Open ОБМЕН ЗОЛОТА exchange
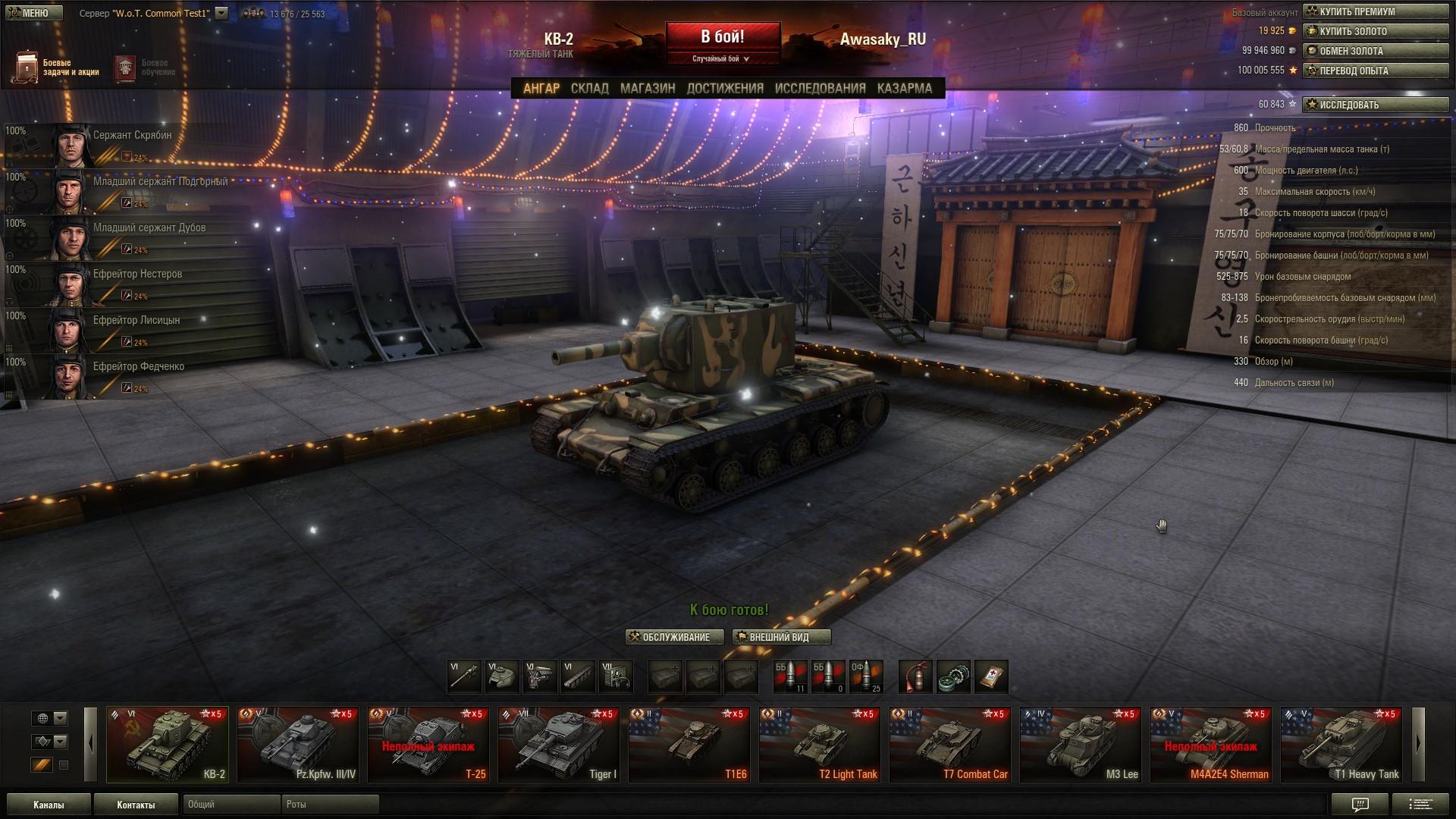Viewport: 1456px width, 819px height. coord(1375,51)
